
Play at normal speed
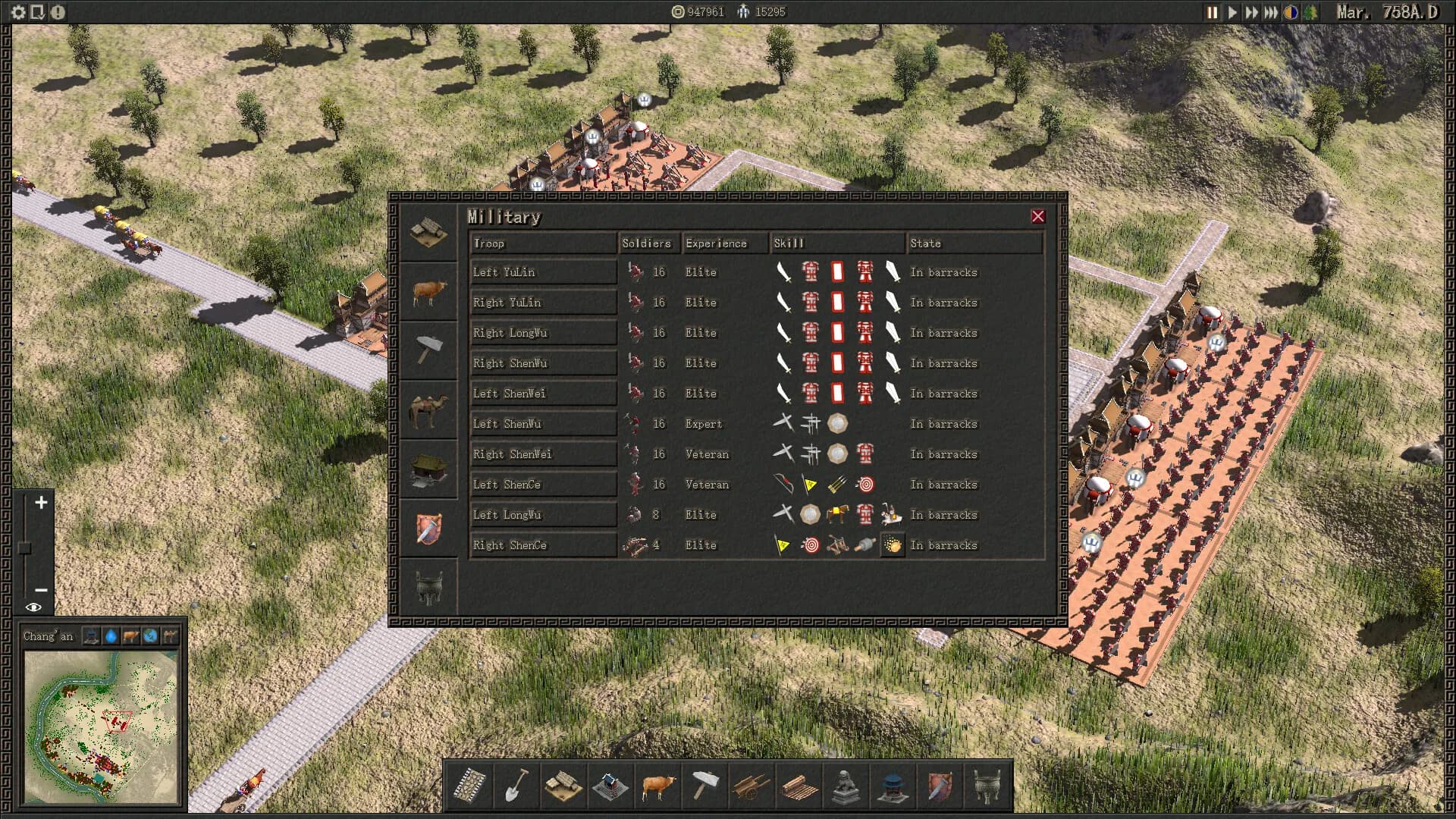[x=1232, y=12]
